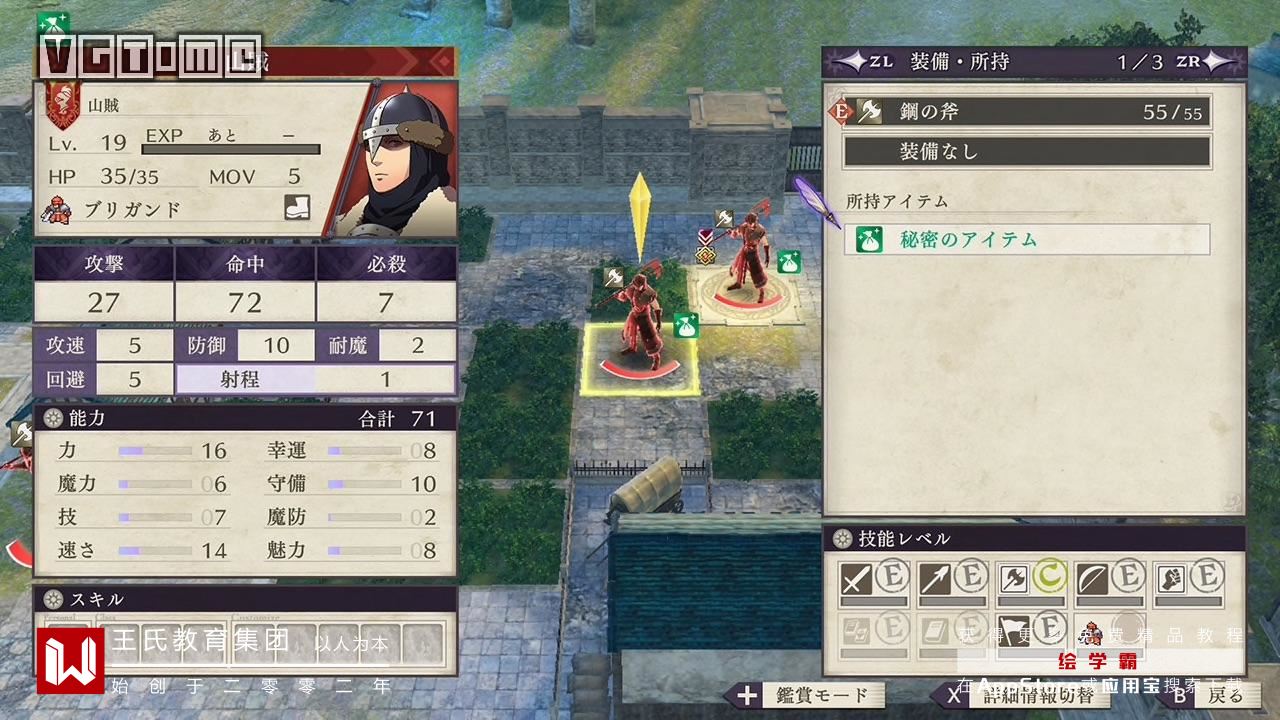
Task: Select the 鋼の斧 steel axe weapon row
Action: pos(1026,112)
